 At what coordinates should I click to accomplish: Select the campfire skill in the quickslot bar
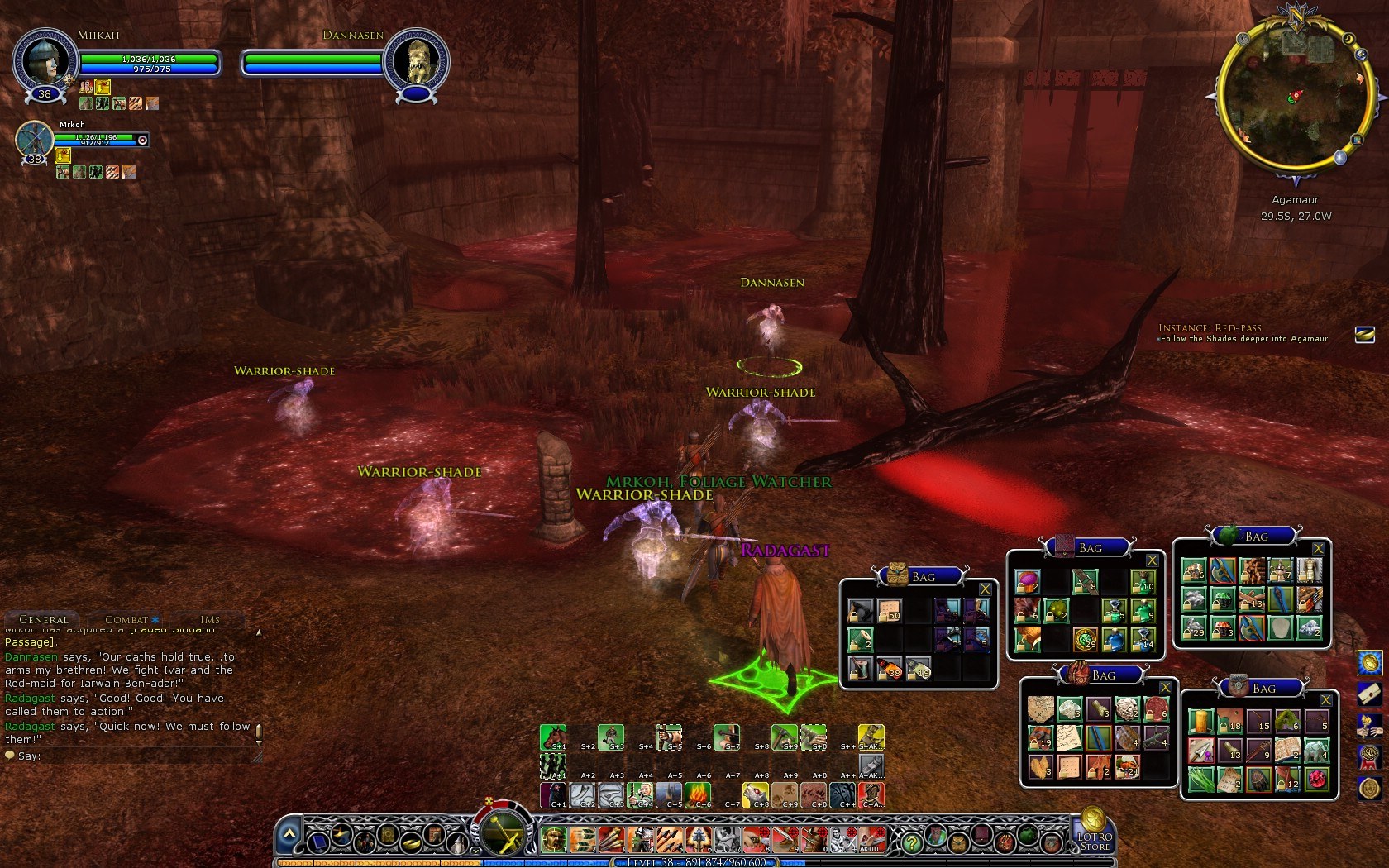tap(698, 794)
